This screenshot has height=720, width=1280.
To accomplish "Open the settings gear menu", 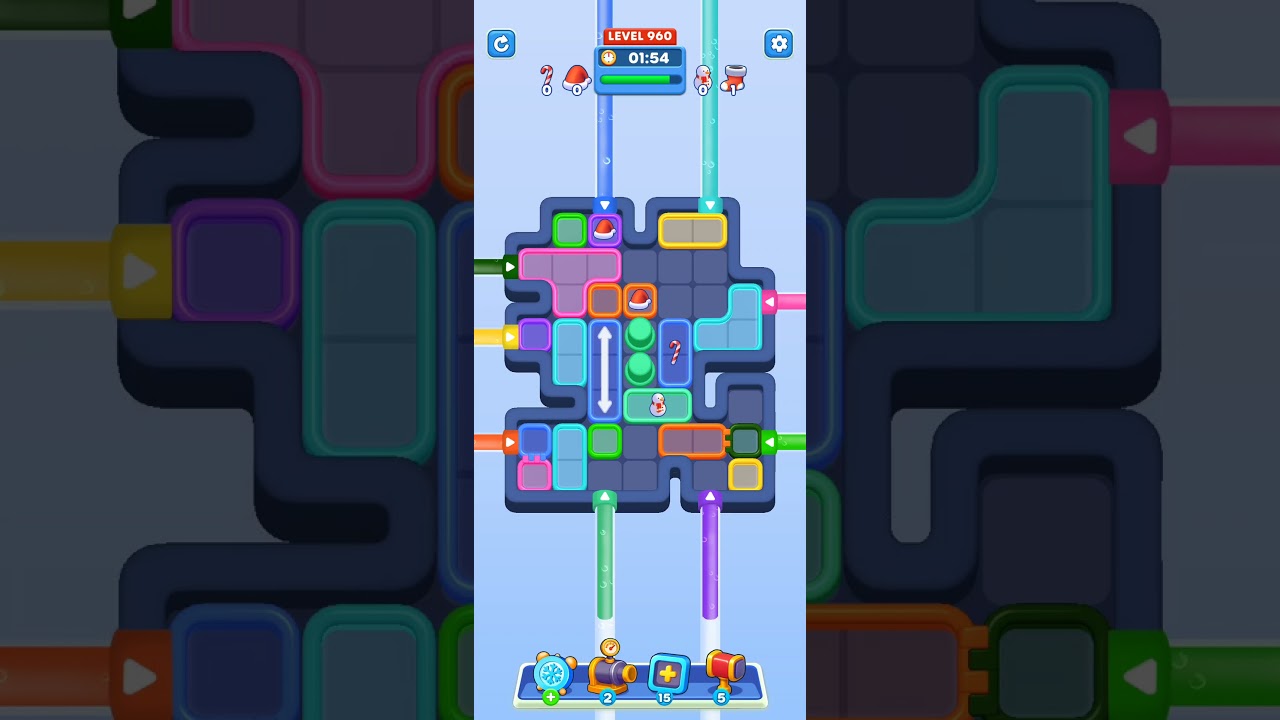I will 779,44.
